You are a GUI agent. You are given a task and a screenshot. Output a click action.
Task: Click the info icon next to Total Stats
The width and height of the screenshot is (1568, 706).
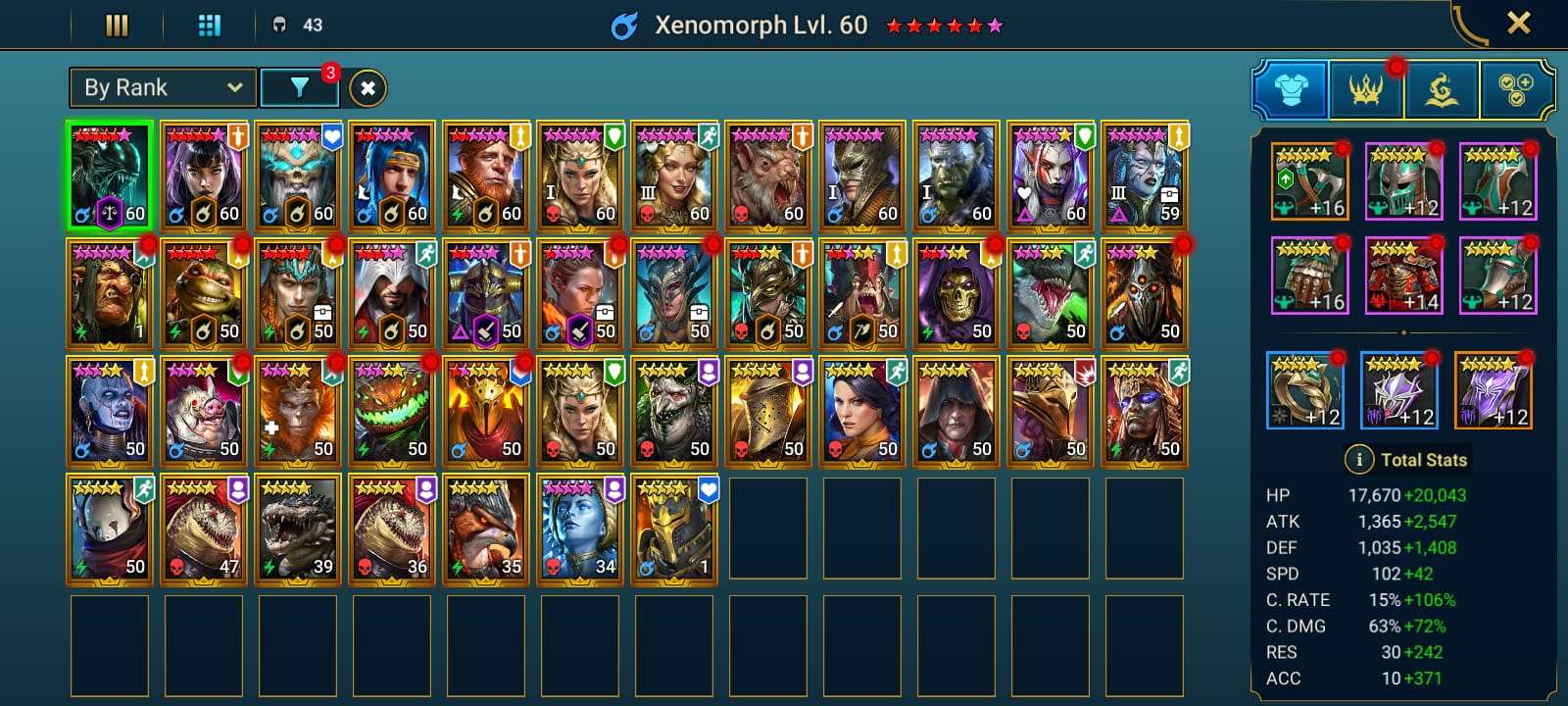(x=1360, y=459)
